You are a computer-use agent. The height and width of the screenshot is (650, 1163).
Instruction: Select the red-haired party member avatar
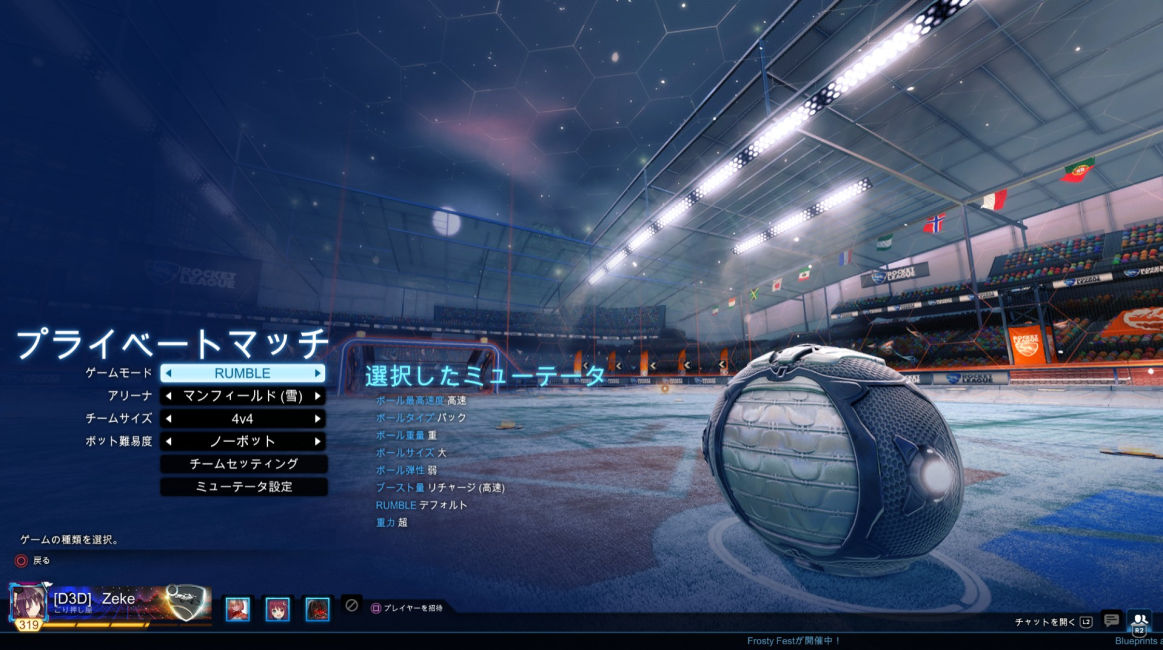click(277, 609)
